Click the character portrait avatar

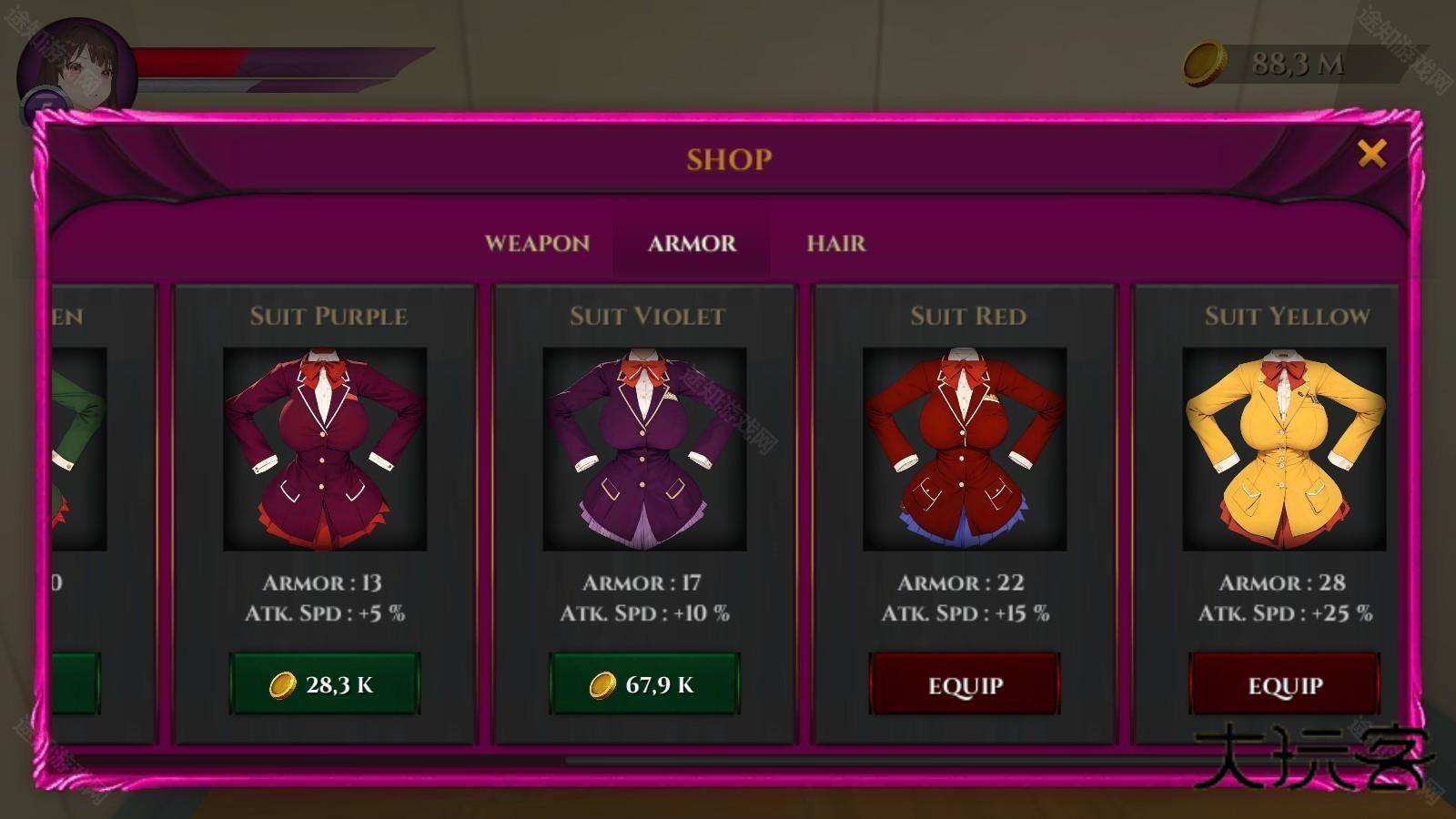tap(76, 73)
